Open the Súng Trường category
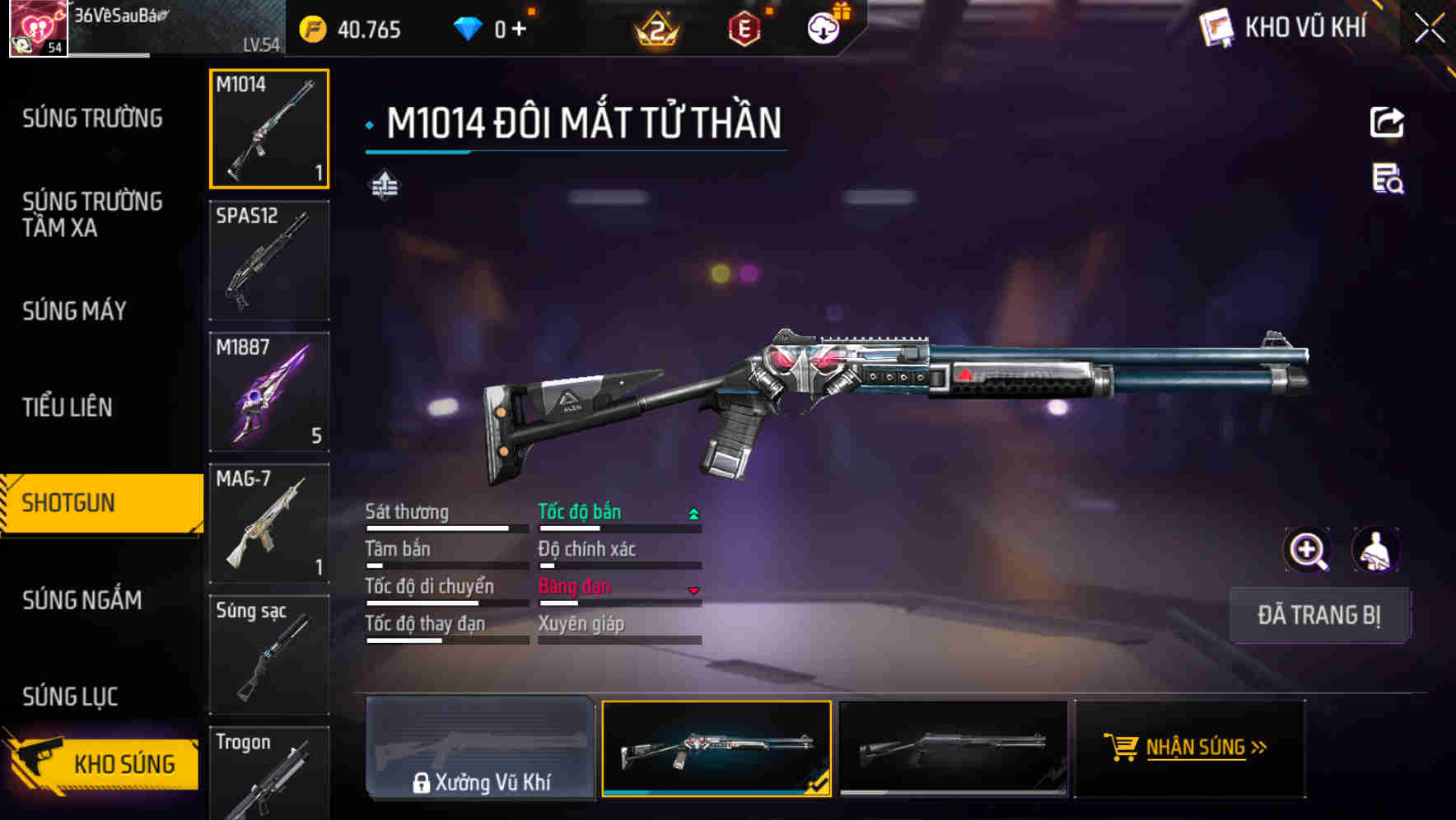 (92, 119)
